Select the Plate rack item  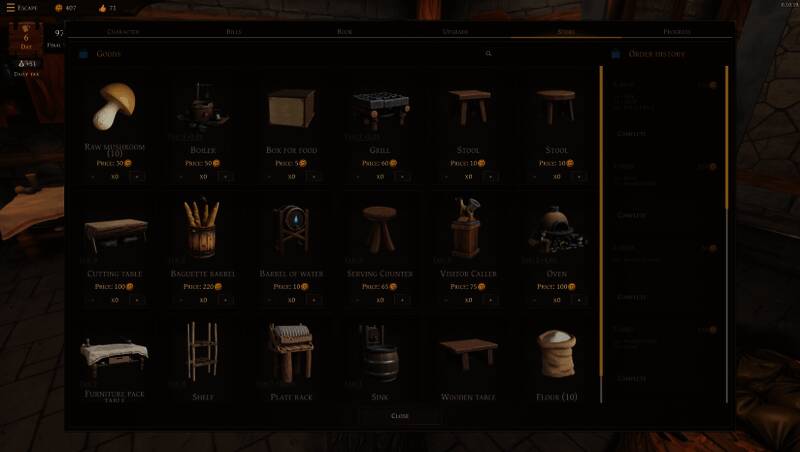(291, 352)
